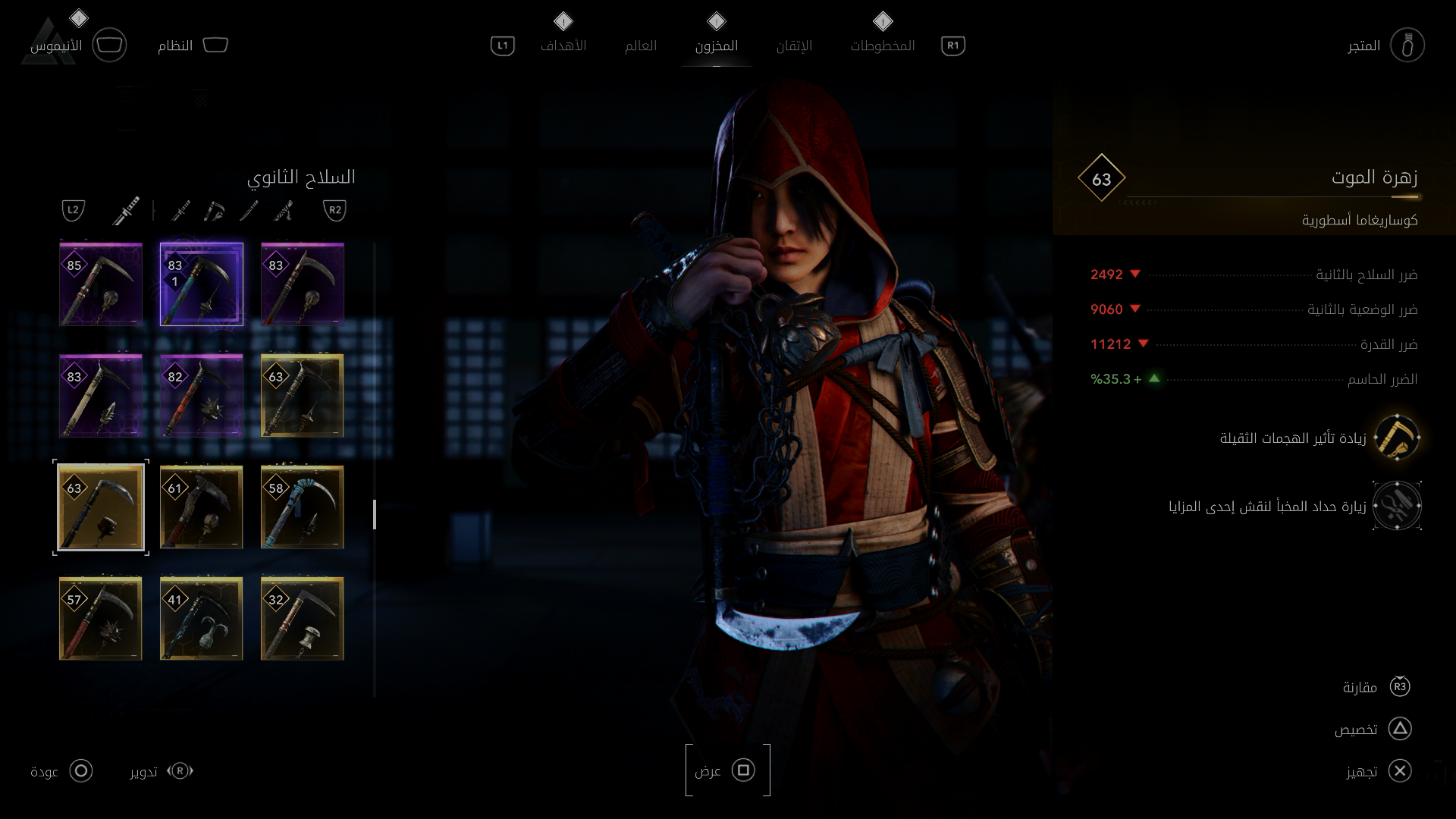Go to the الإتقان tab

coord(794,45)
